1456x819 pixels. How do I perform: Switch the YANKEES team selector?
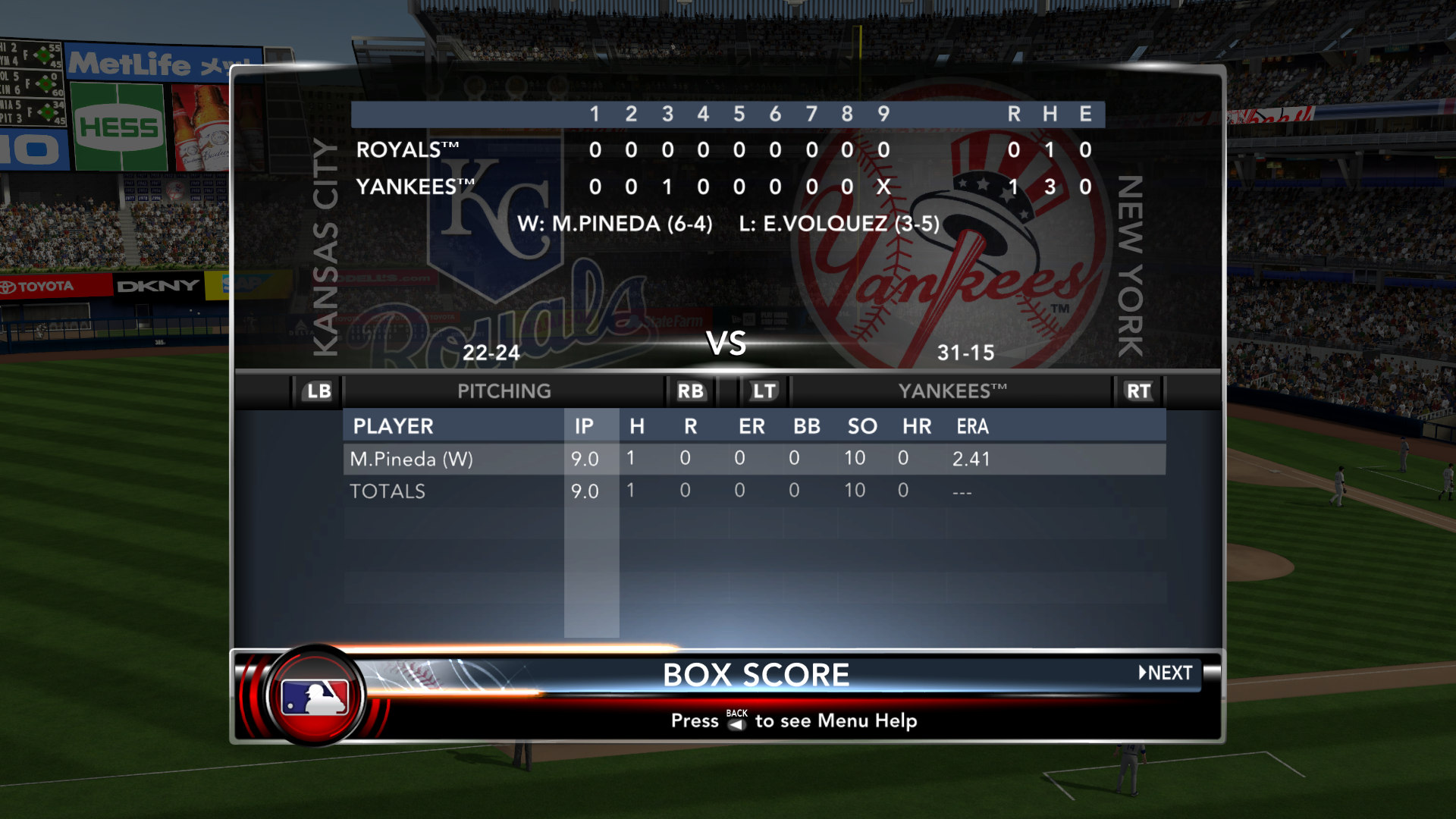click(x=952, y=391)
